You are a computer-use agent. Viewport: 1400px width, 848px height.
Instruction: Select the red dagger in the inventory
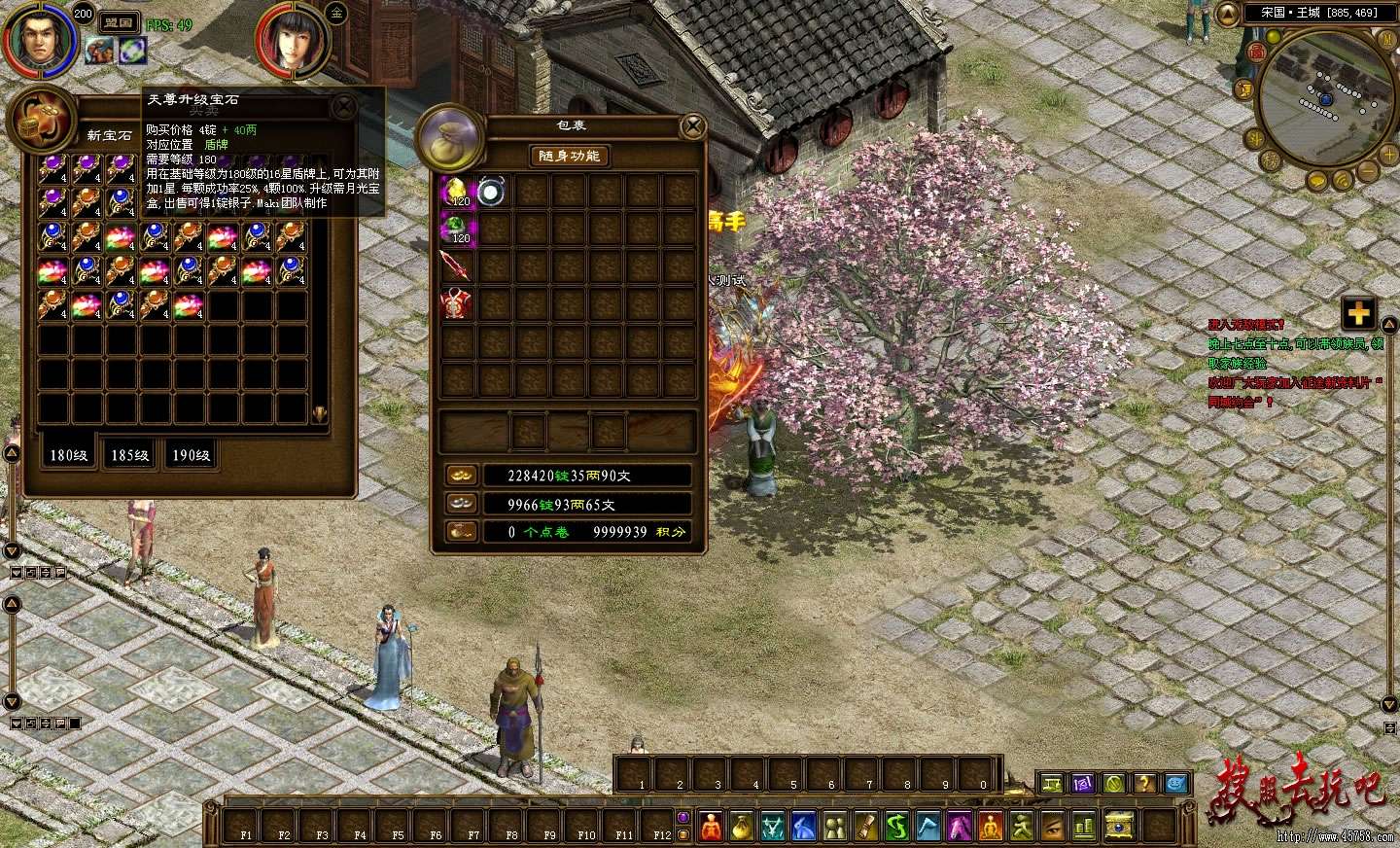coord(457,265)
